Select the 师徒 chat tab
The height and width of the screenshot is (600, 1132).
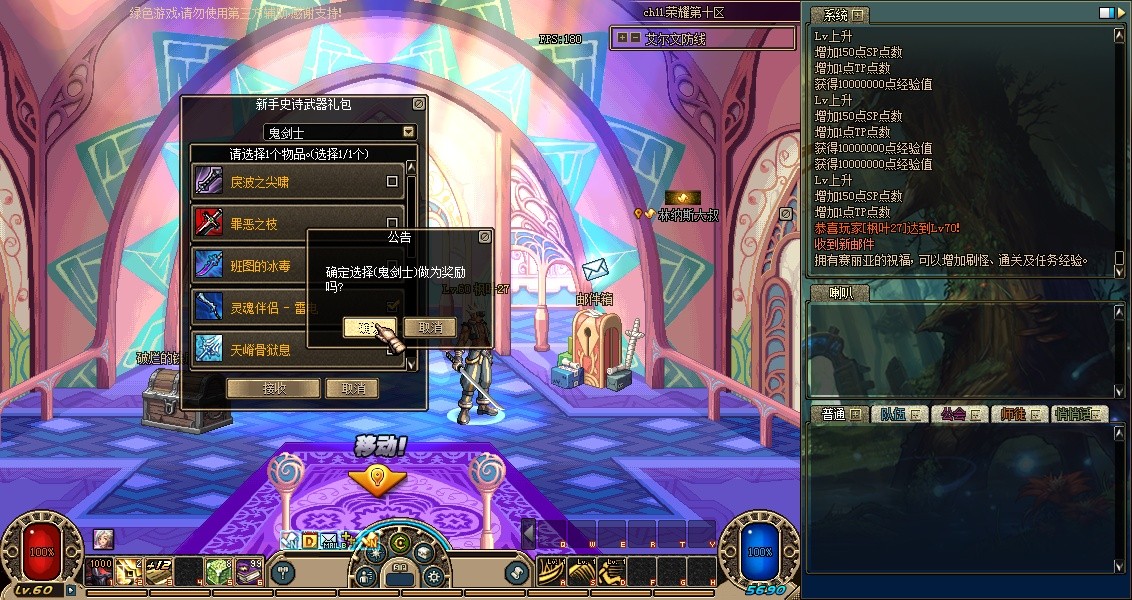click(x=1018, y=414)
